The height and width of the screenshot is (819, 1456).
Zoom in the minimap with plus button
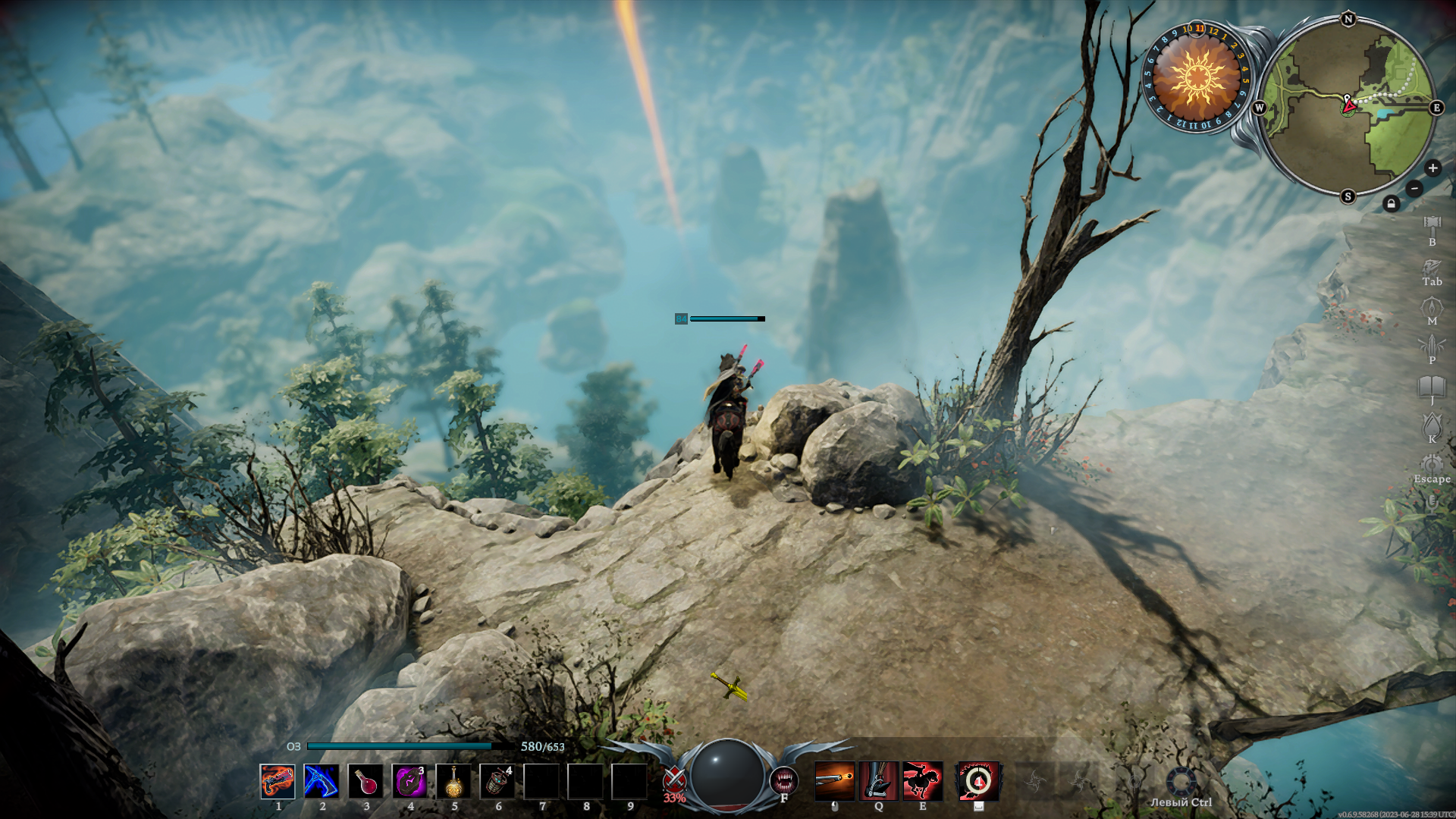click(x=1432, y=168)
